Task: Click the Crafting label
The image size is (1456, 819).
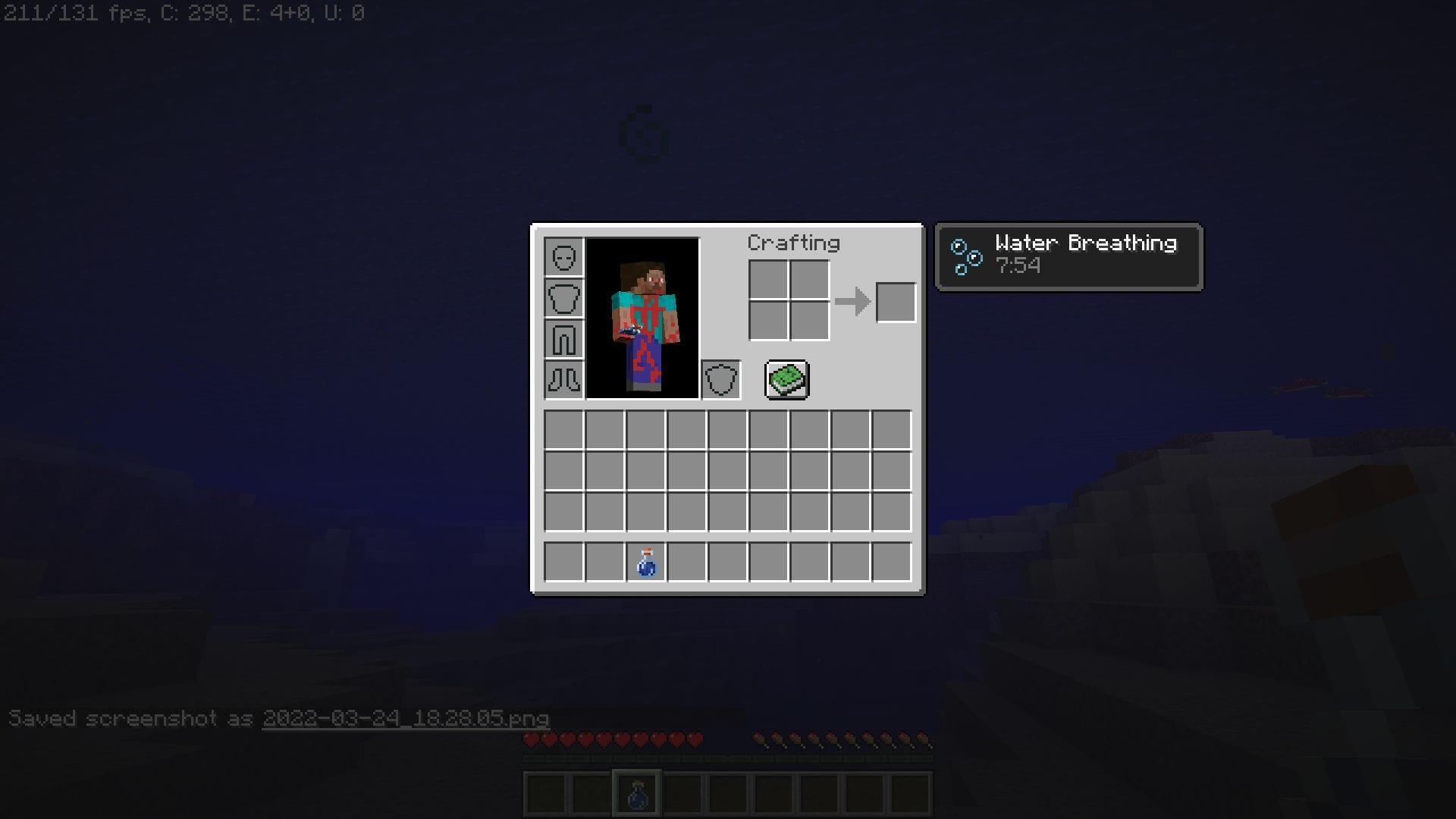Action: (x=793, y=243)
